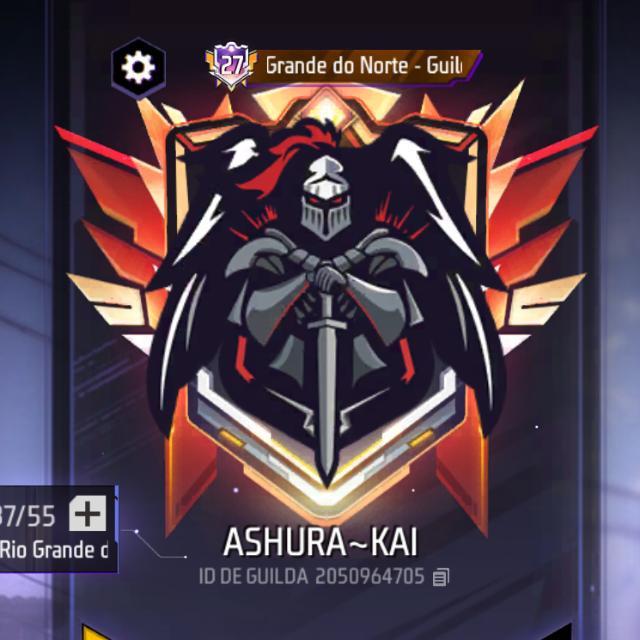Tap the level 27 guild badge
Image resolution: width=640 pixels, height=640 pixels.
pos(231,66)
